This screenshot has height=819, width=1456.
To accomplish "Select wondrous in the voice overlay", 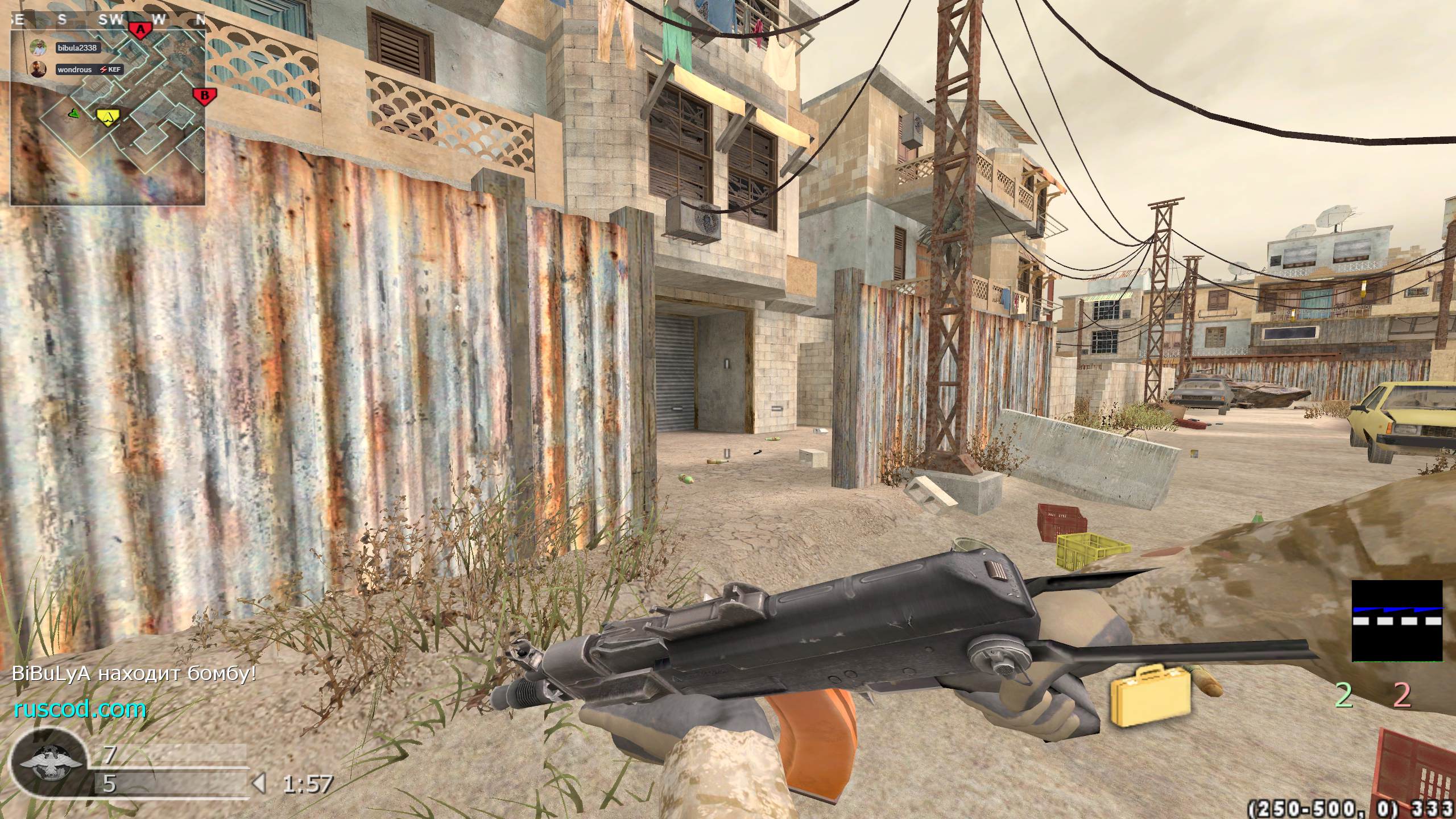I will [75, 69].
